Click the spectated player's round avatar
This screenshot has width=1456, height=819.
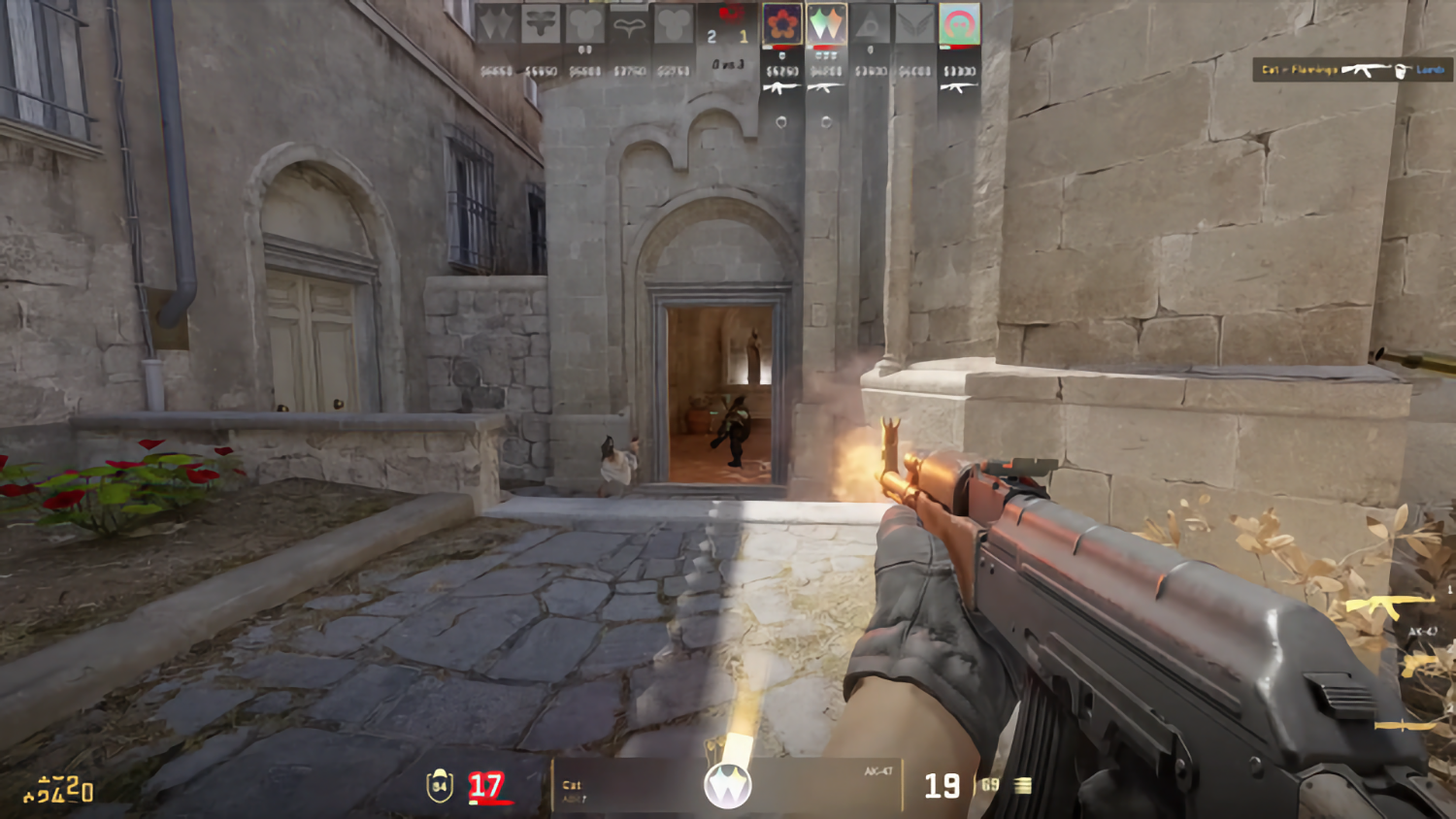tap(727, 785)
